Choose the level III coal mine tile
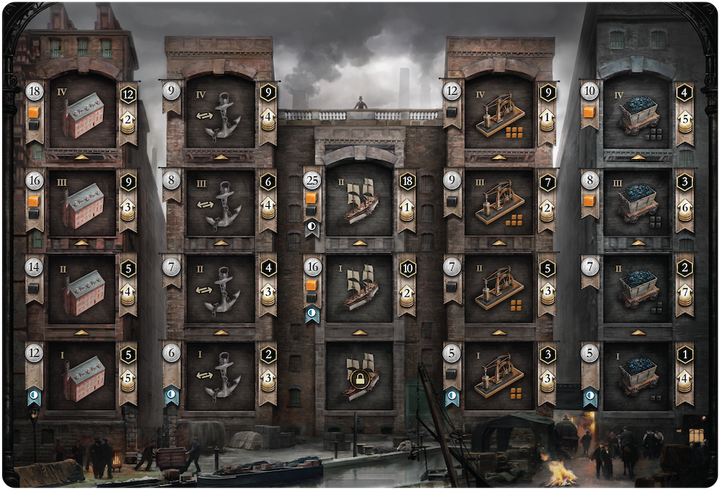Image resolution: width=720 pixels, height=490 pixels. pos(638,201)
